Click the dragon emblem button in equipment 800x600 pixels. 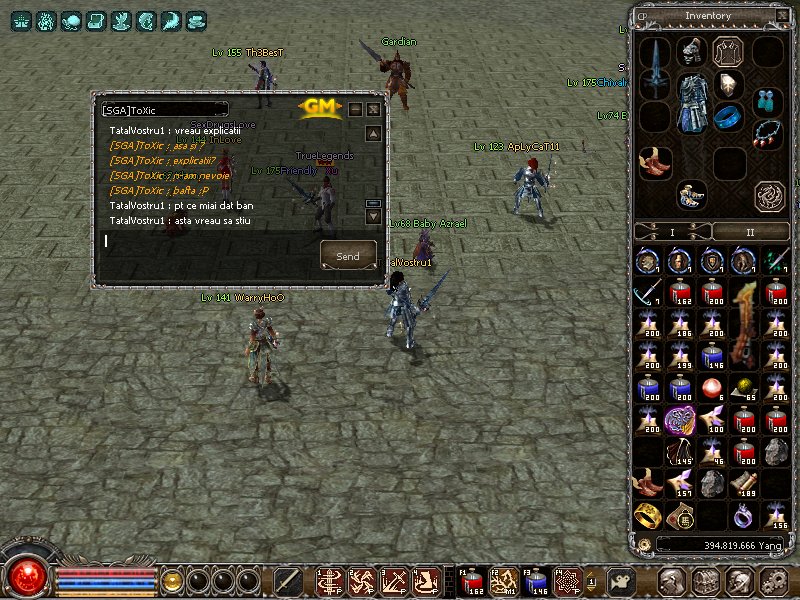(x=769, y=195)
